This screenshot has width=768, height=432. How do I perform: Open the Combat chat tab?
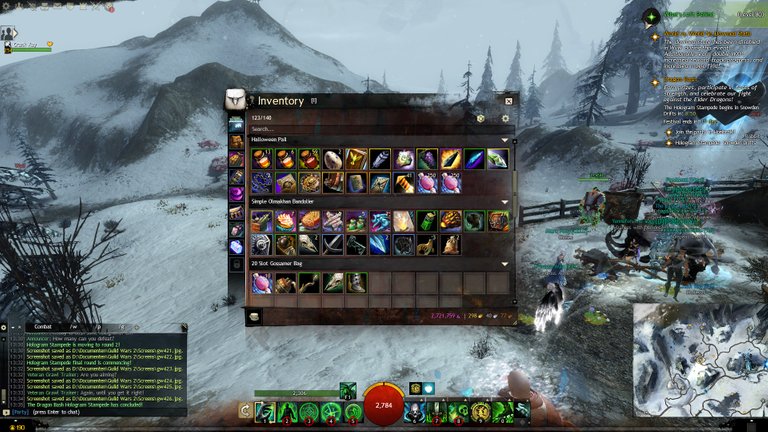[x=43, y=326]
